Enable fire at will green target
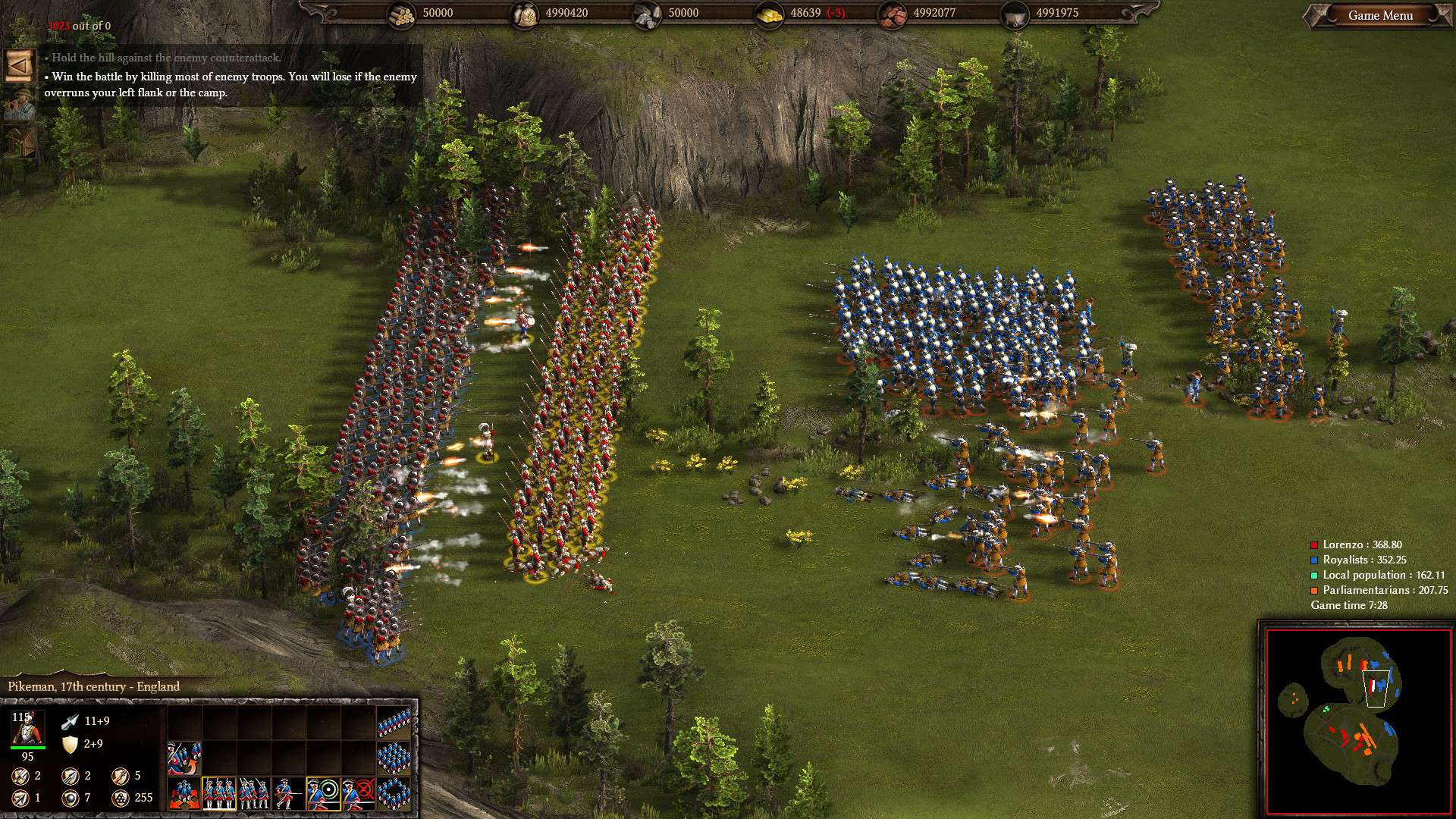This screenshot has height=819, width=1456. click(324, 793)
